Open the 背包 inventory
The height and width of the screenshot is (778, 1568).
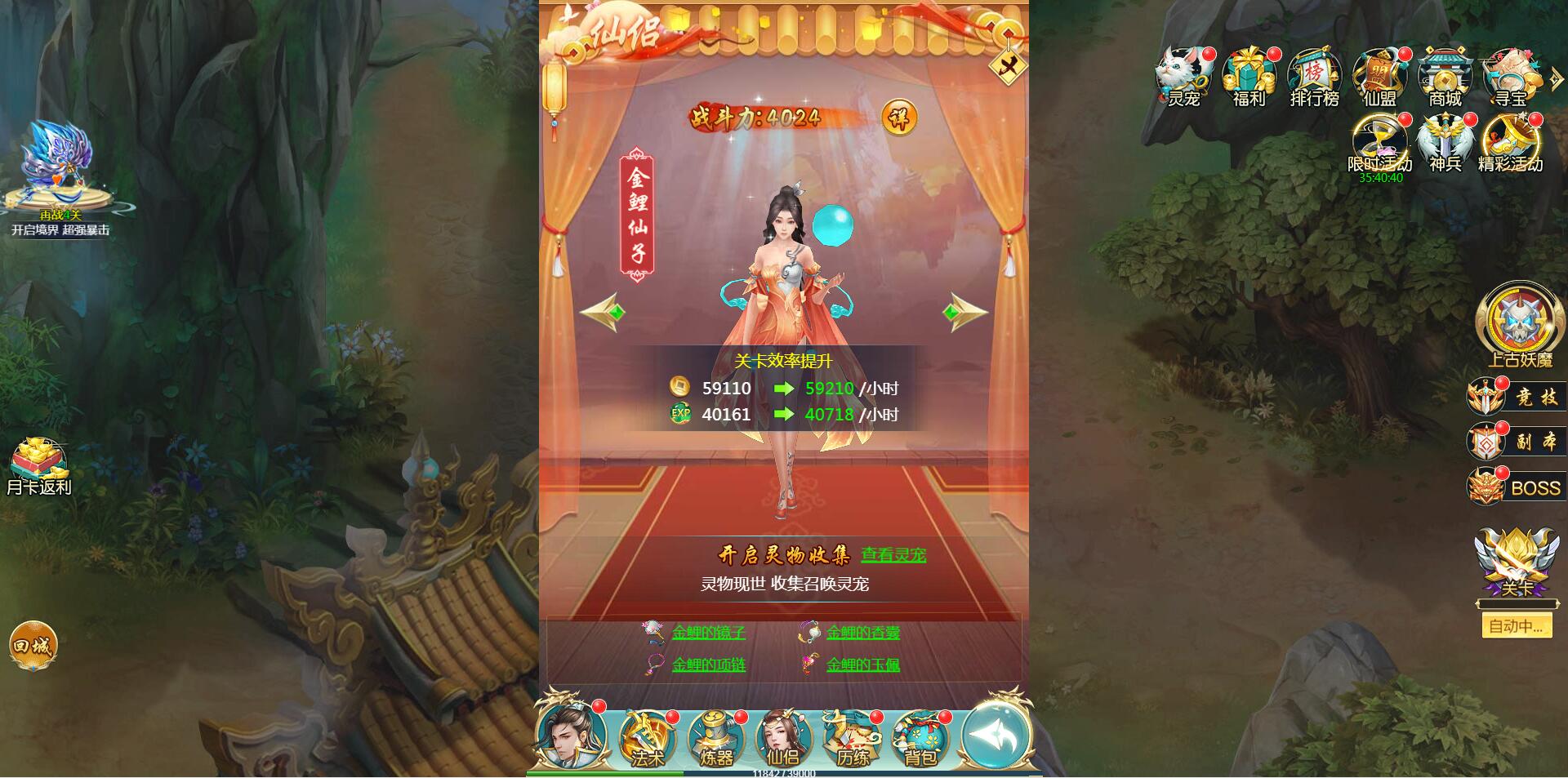[921, 739]
